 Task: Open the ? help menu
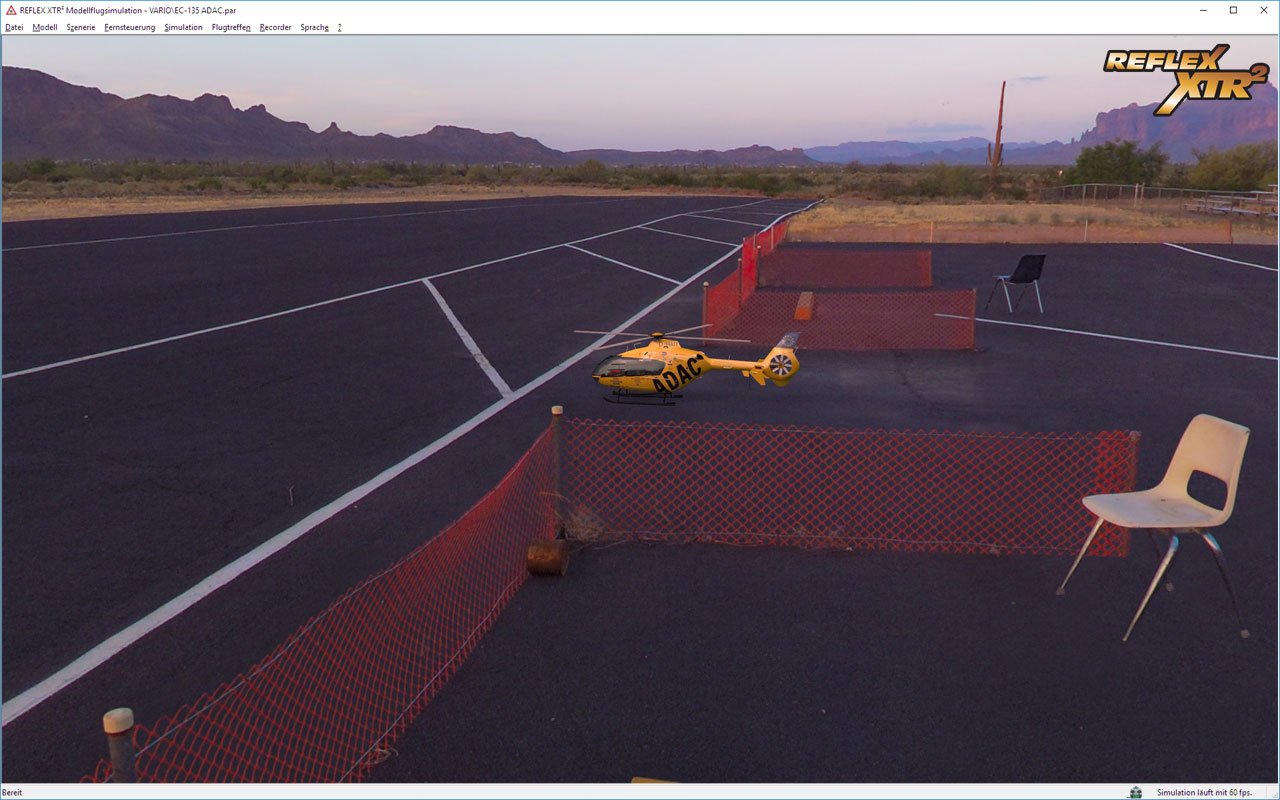click(x=338, y=27)
